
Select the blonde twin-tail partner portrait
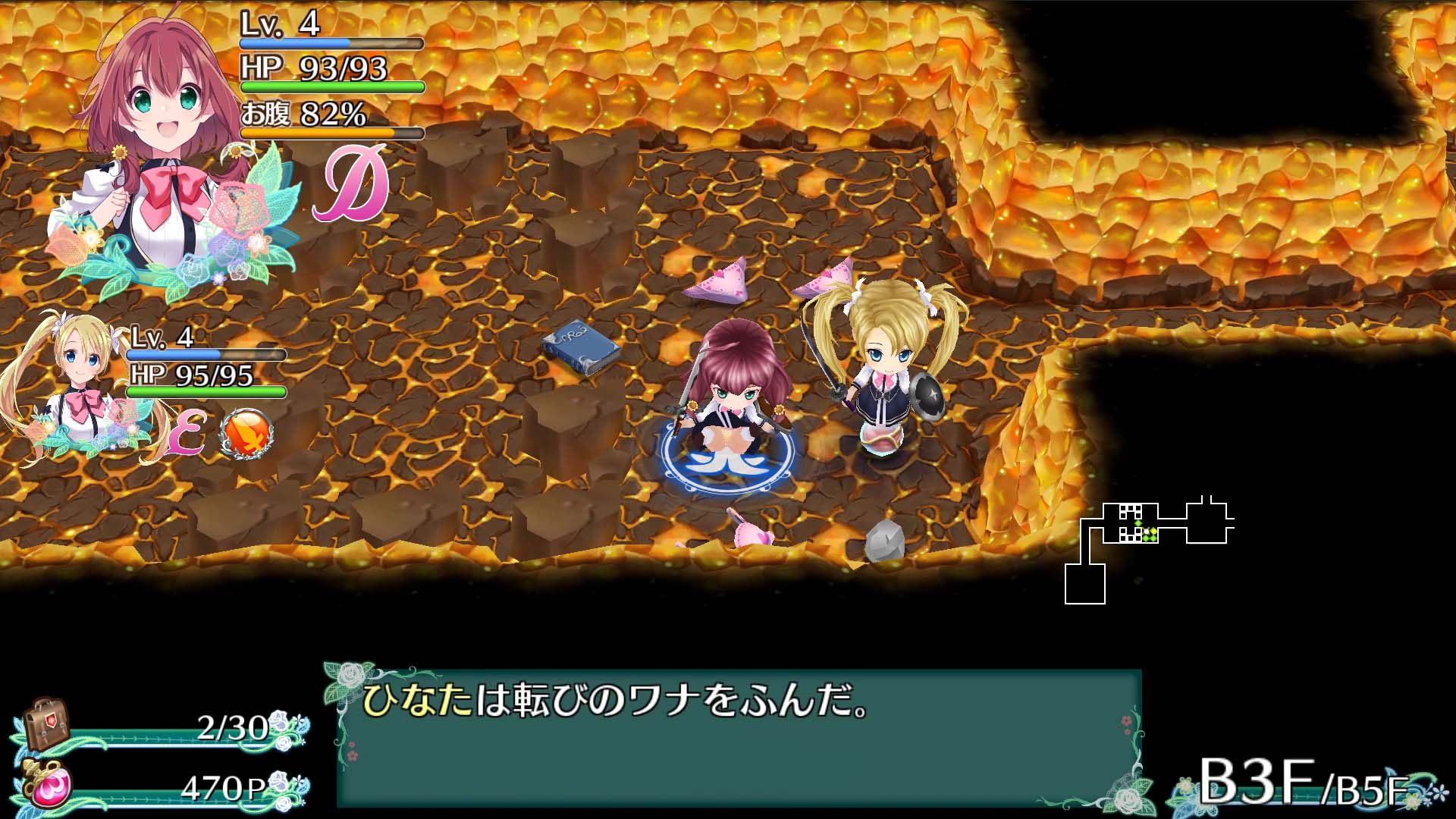(76, 387)
